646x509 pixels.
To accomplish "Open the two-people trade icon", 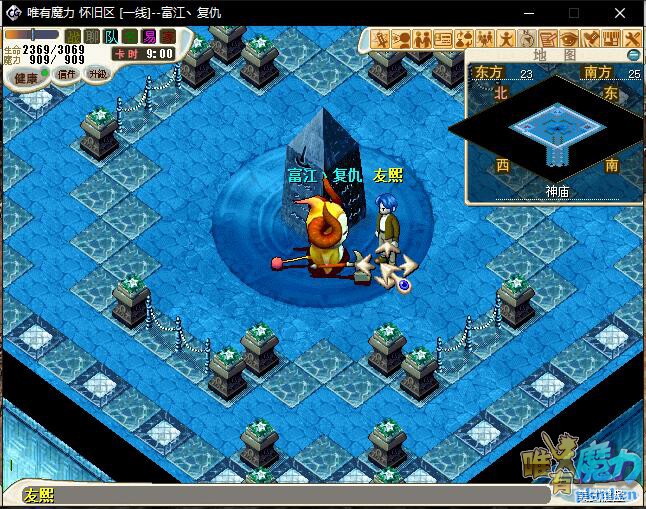I will 422,39.
